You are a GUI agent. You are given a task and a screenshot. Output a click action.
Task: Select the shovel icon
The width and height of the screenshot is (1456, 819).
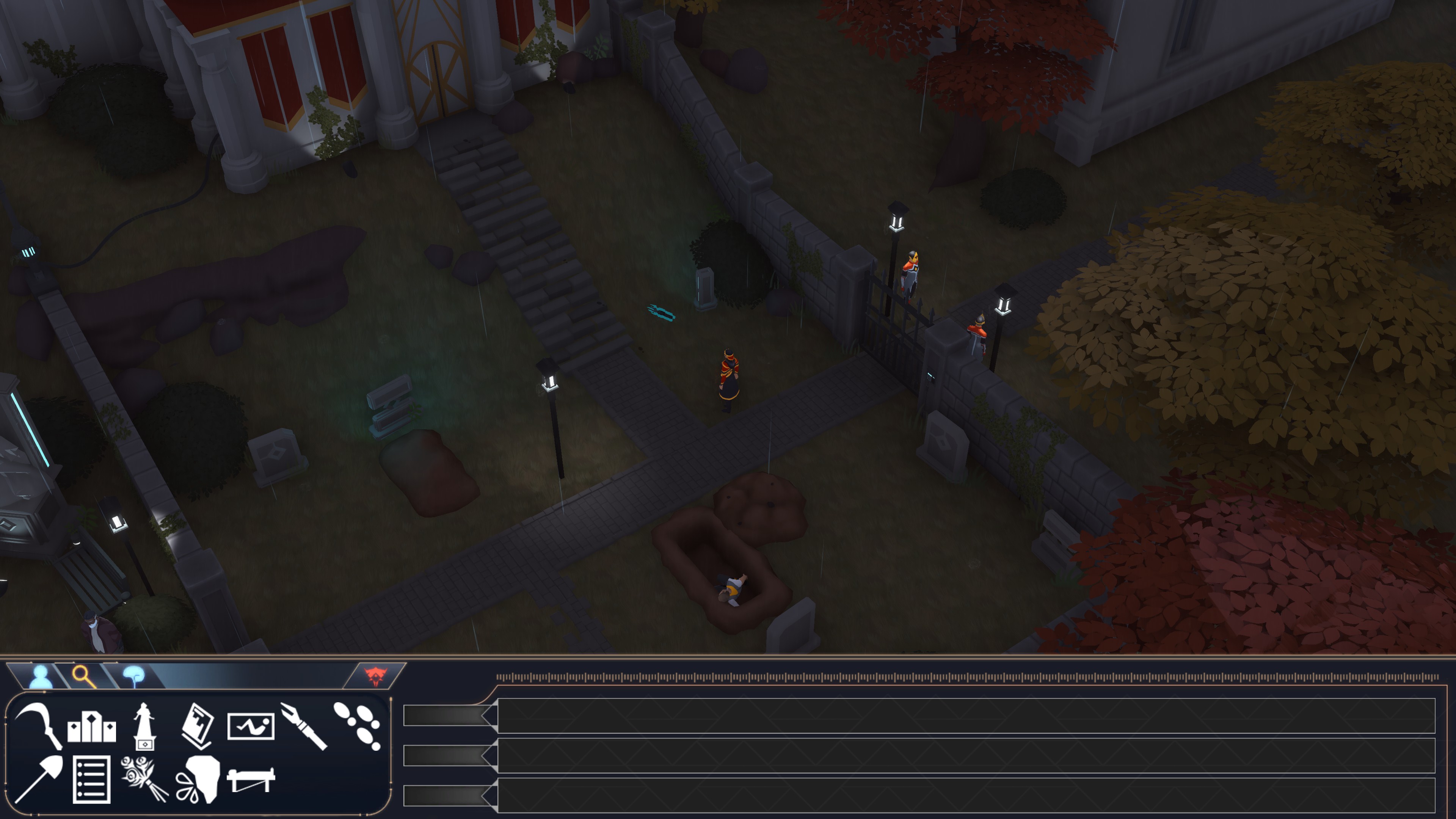(x=38, y=779)
